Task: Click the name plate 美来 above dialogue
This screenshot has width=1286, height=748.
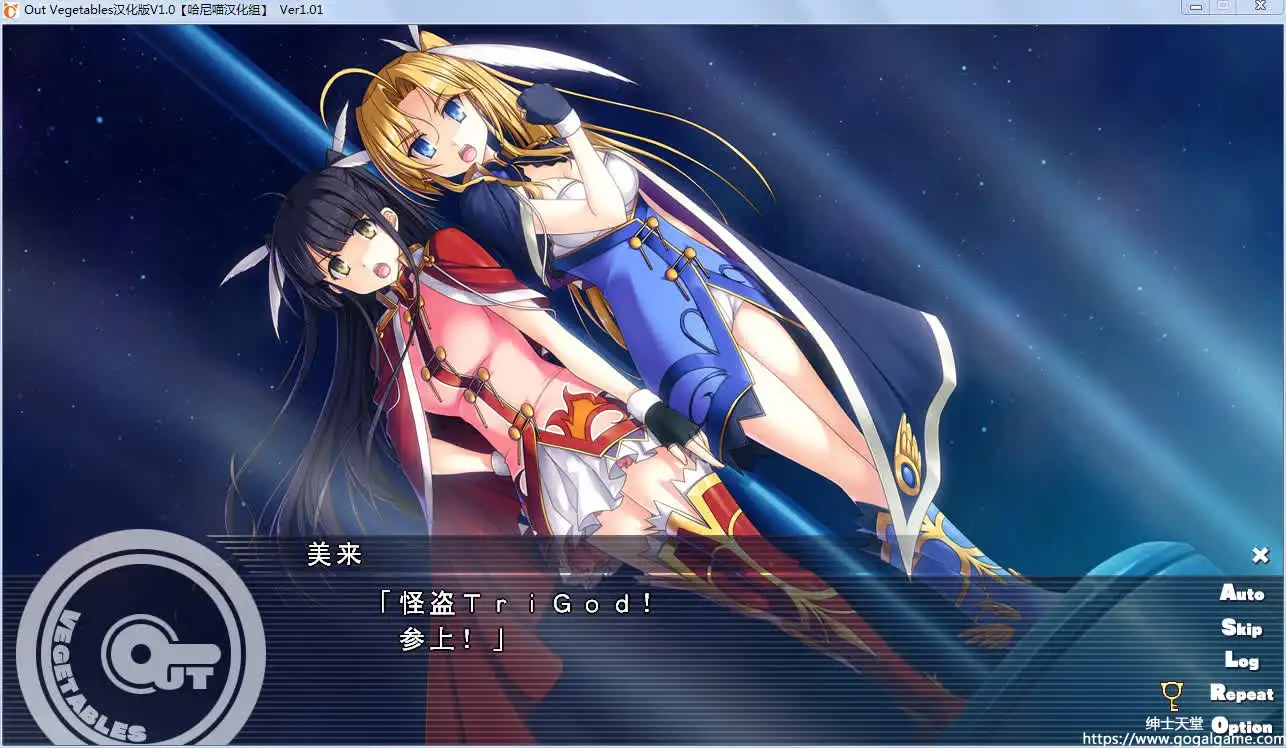Action: [334, 554]
